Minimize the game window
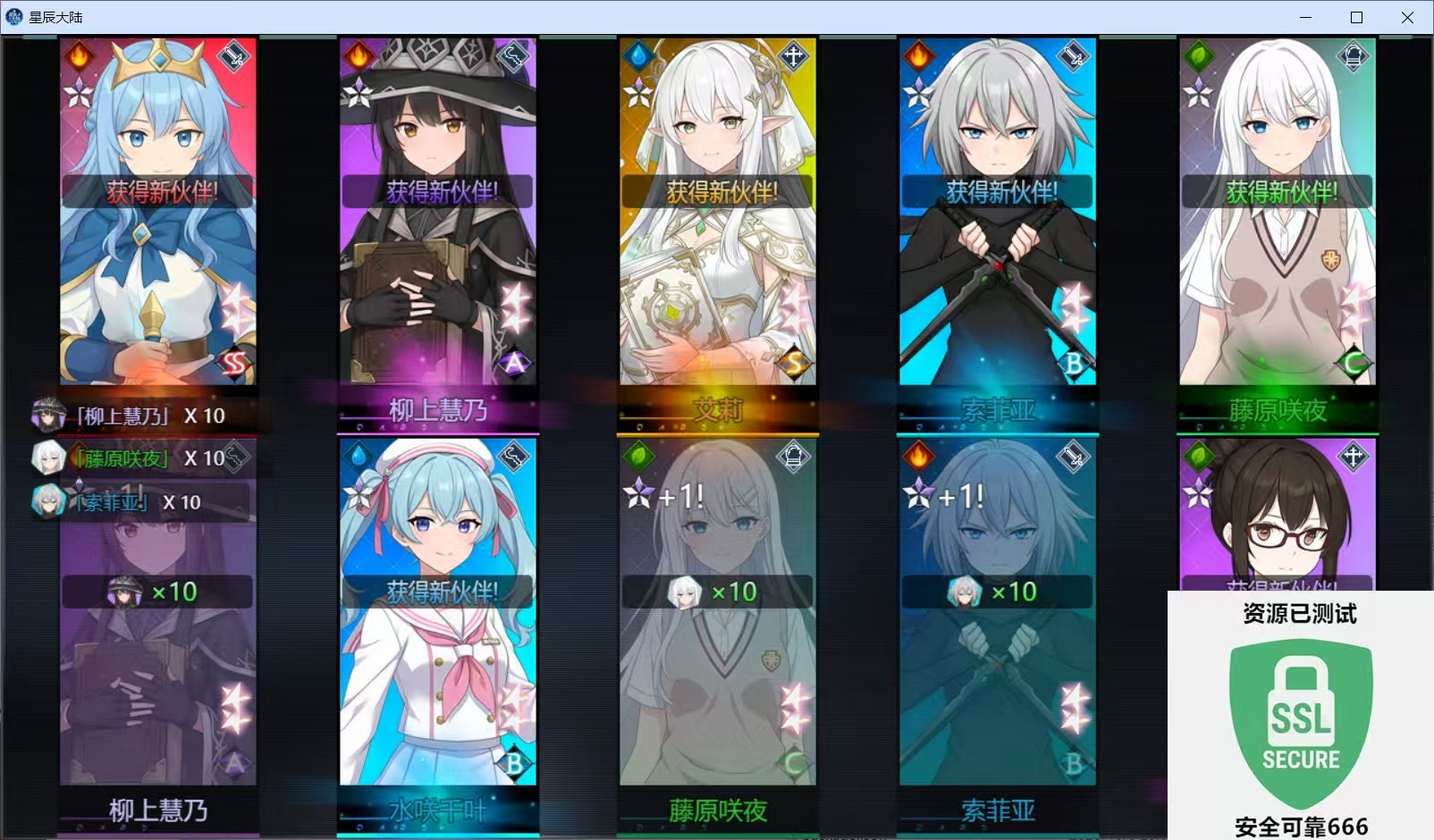 (1305, 17)
